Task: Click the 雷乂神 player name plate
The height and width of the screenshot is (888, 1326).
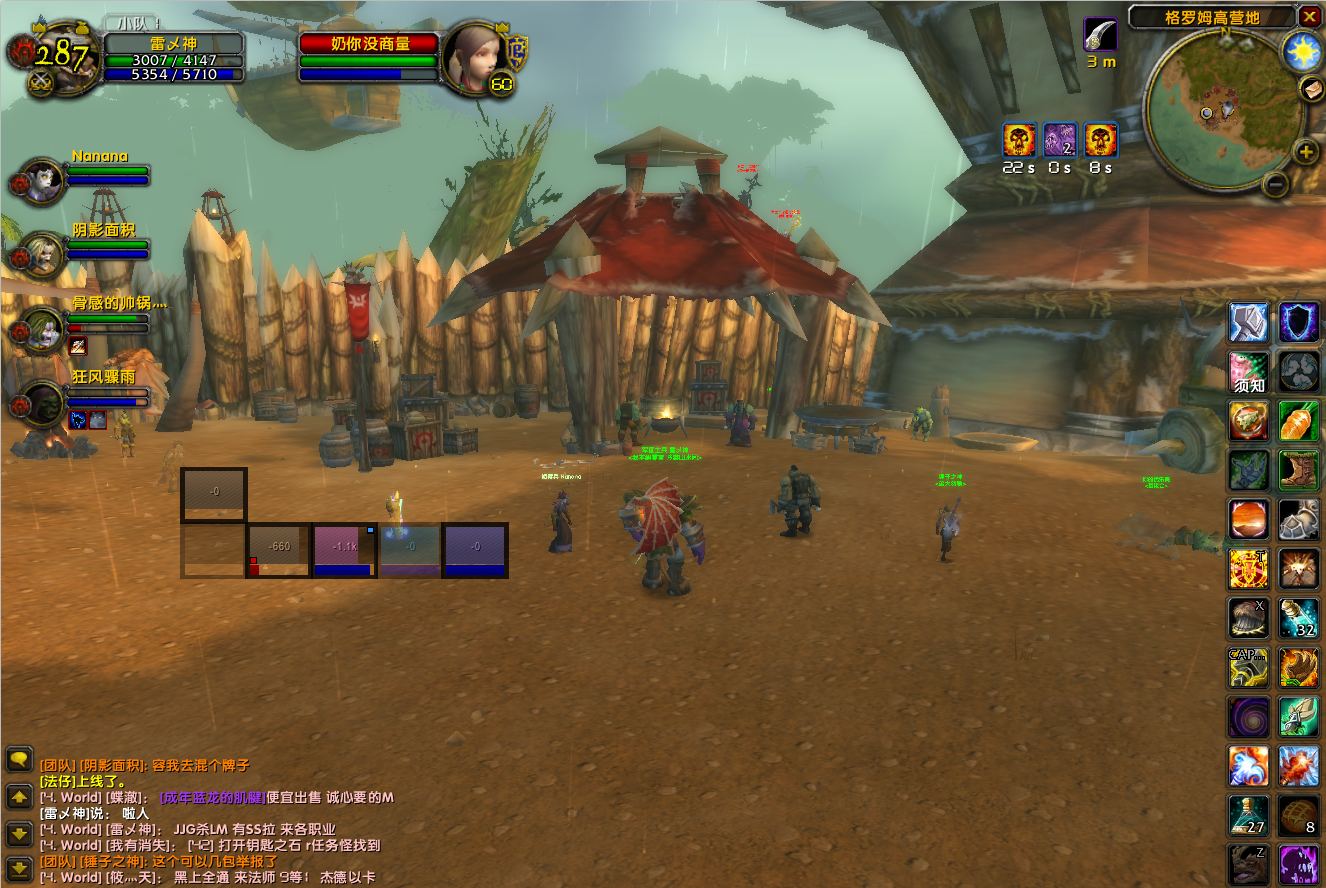Action: click(x=174, y=44)
